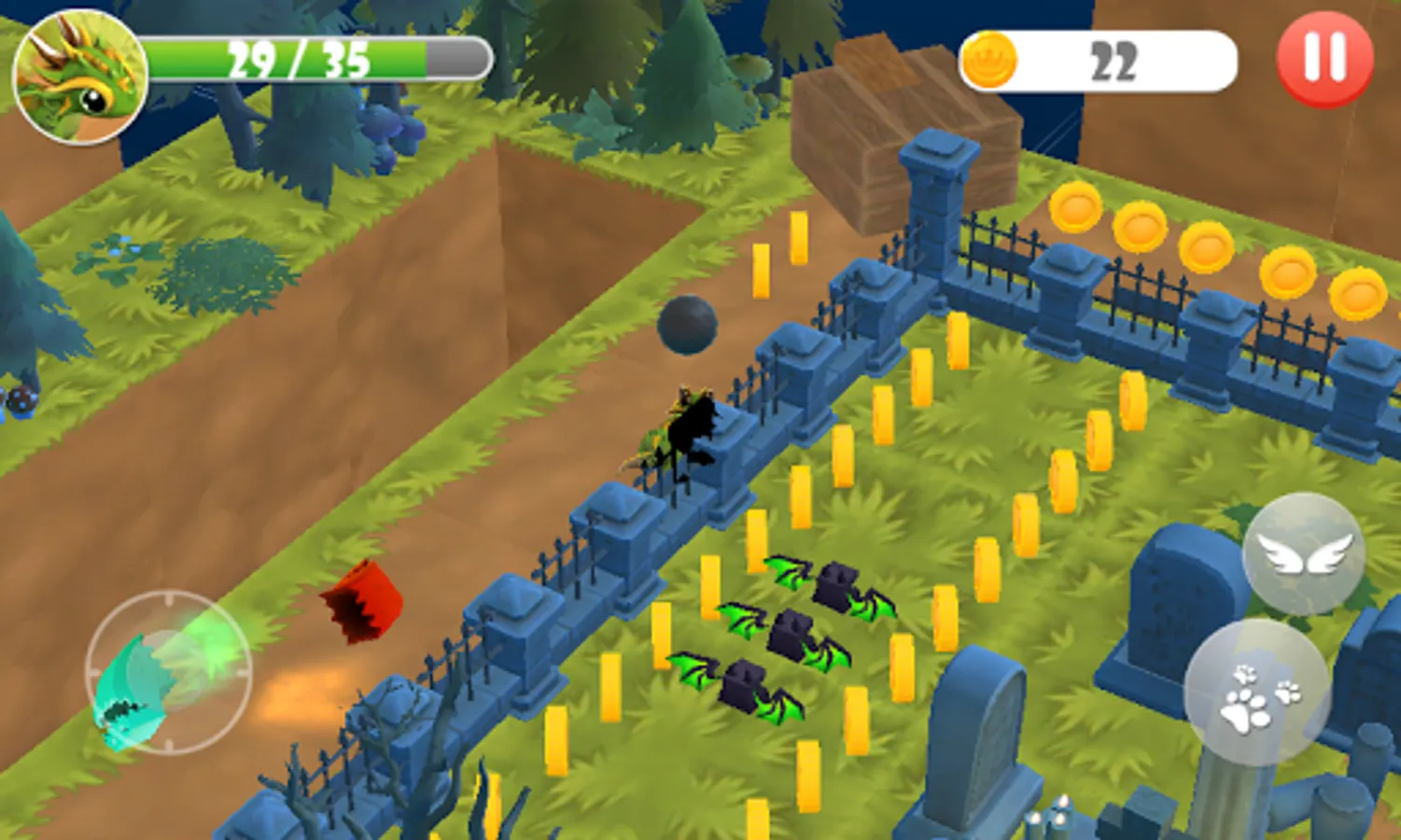Tap the cannonball above the dragon

pos(686,327)
